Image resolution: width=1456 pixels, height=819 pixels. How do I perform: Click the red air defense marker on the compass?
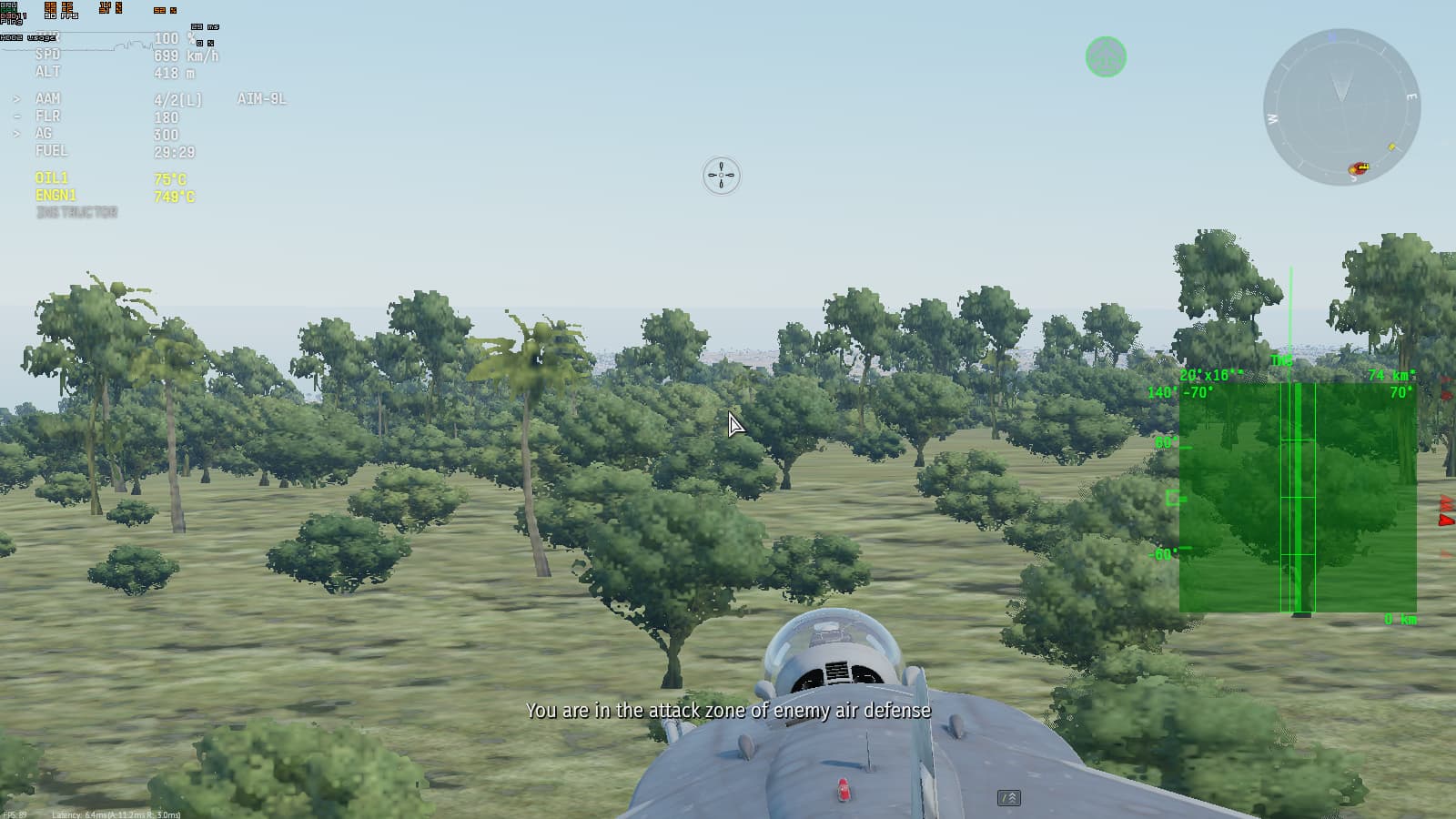point(1356,166)
